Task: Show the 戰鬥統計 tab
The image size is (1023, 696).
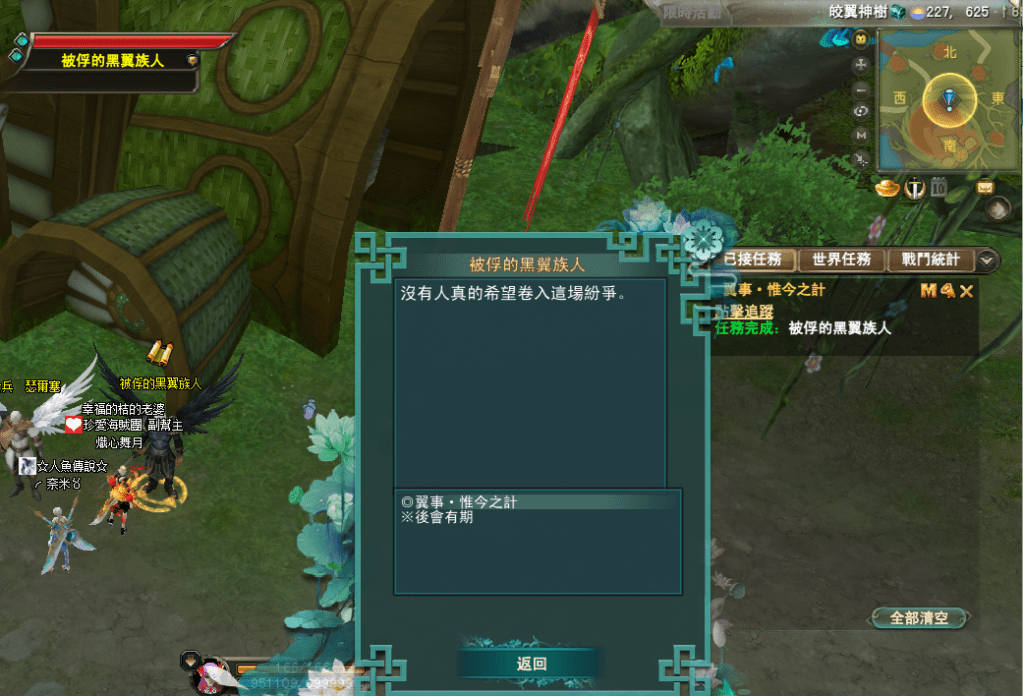Action: point(930,260)
